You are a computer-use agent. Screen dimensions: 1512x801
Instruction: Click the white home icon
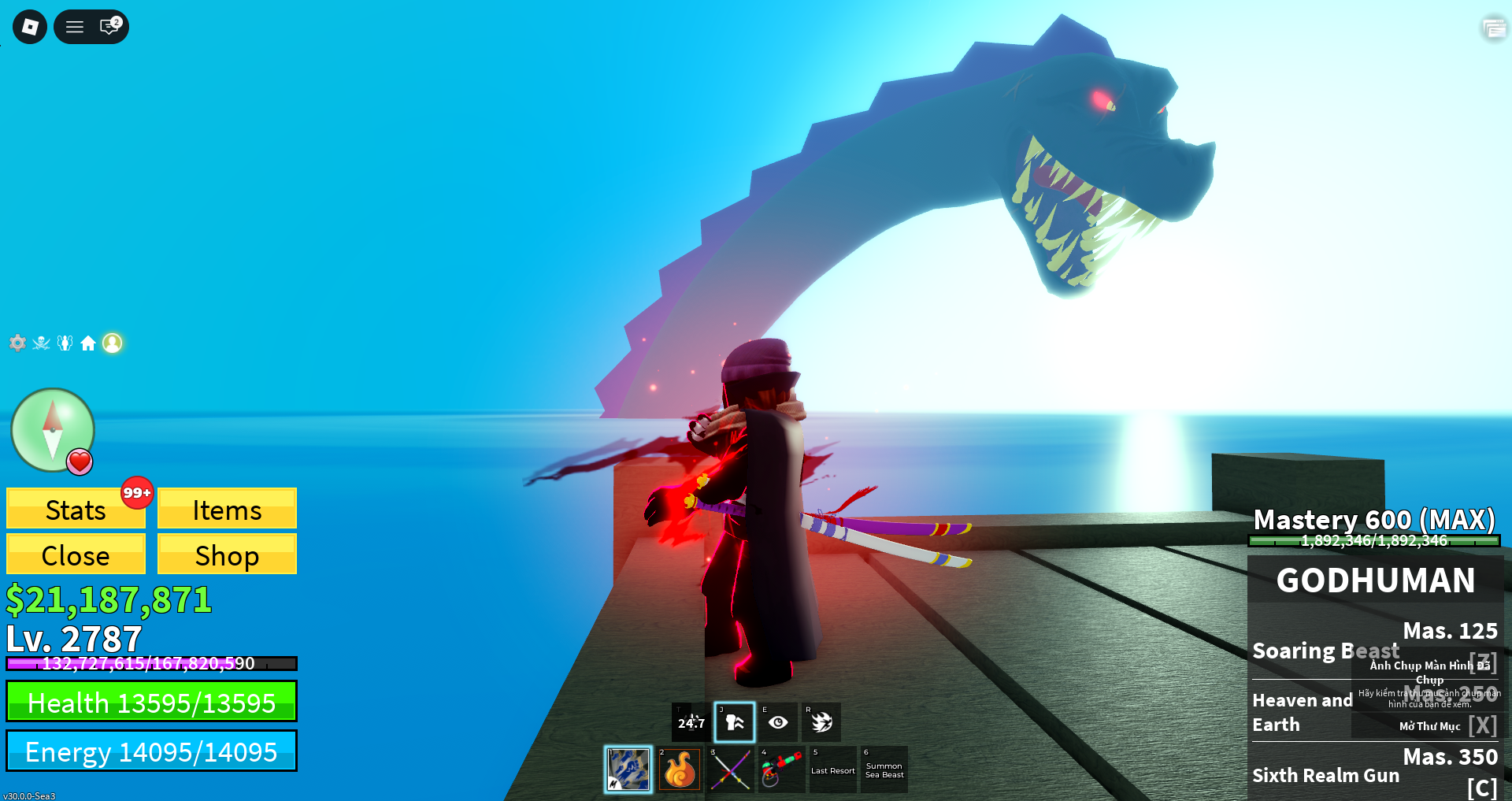click(x=88, y=343)
